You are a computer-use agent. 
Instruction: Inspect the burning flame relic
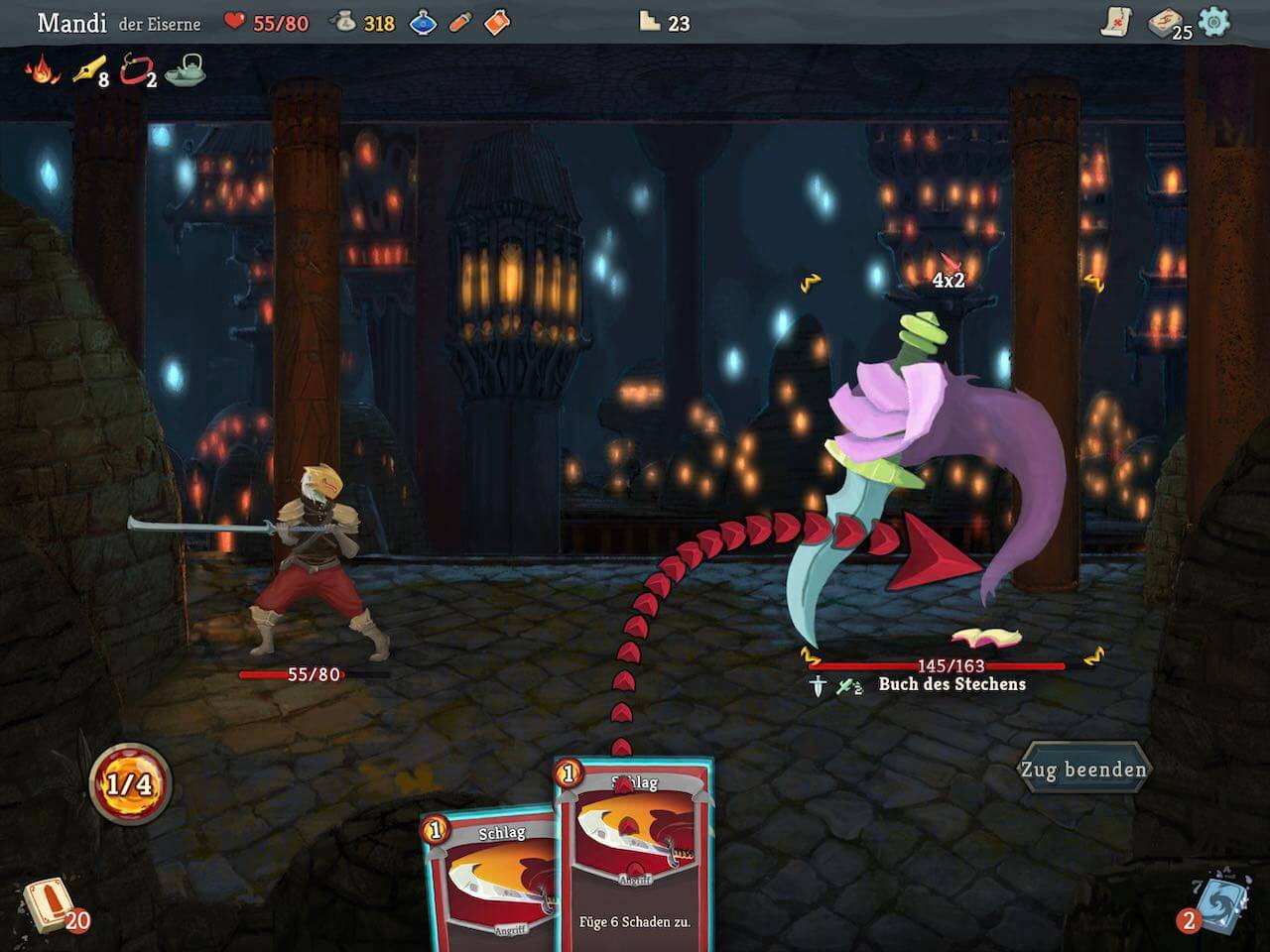42,69
